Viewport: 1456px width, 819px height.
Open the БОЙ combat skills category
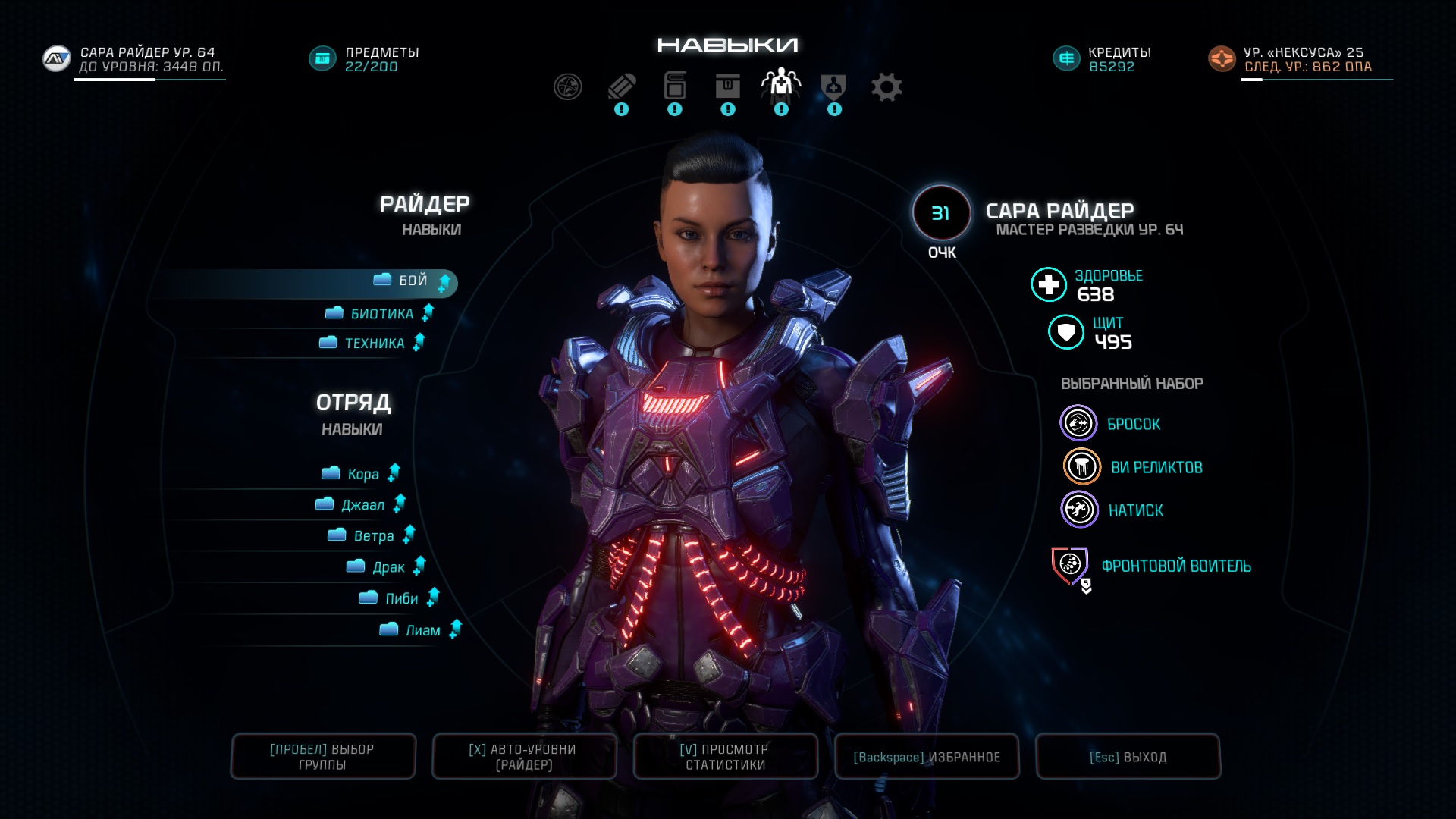click(413, 281)
